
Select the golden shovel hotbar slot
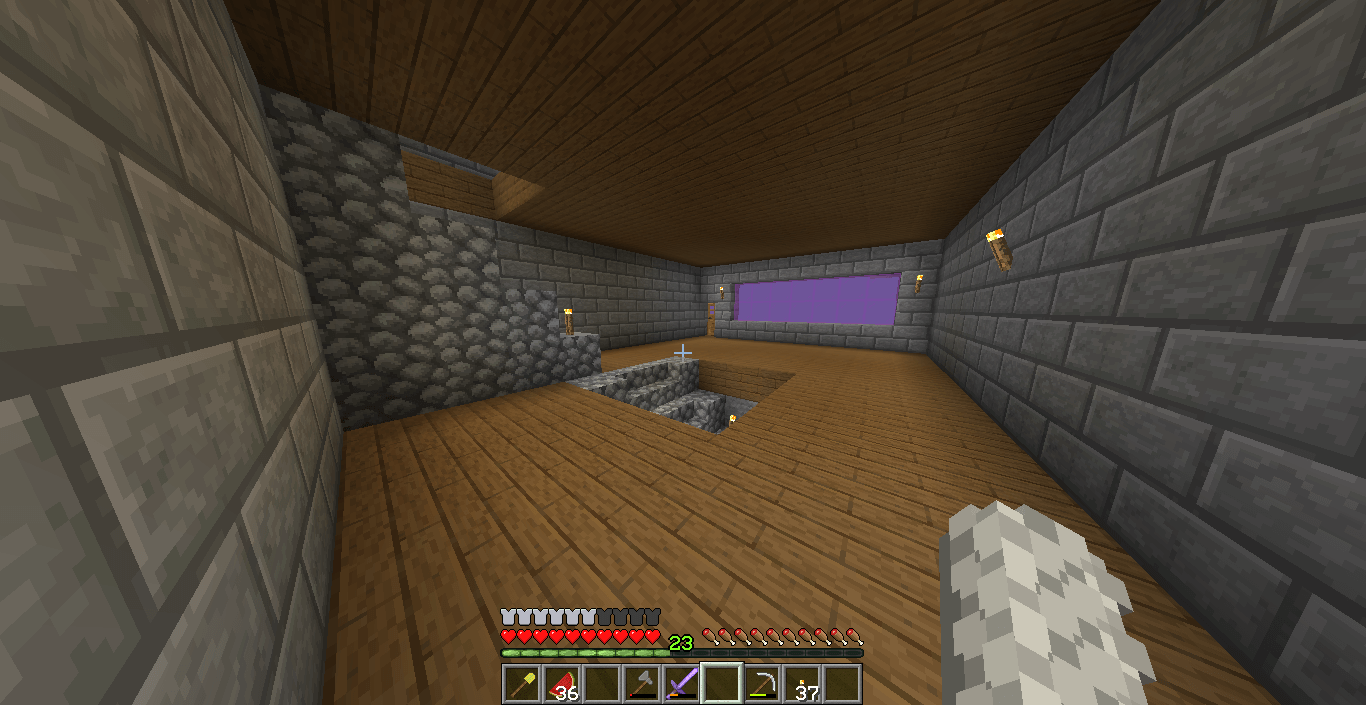tap(522, 684)
